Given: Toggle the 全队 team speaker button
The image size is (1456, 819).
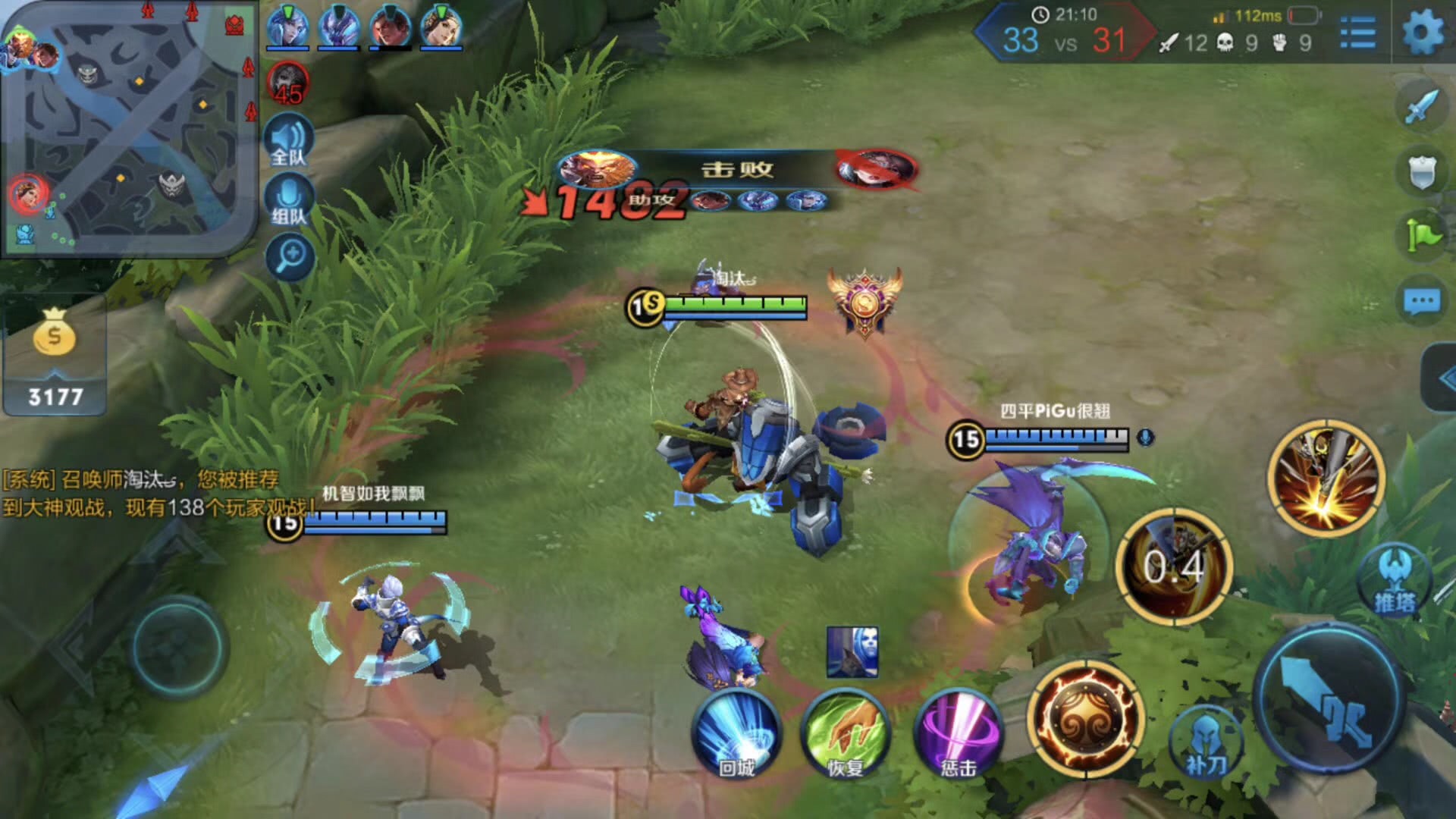Looking at the screenshot, I should click(289, 141).
